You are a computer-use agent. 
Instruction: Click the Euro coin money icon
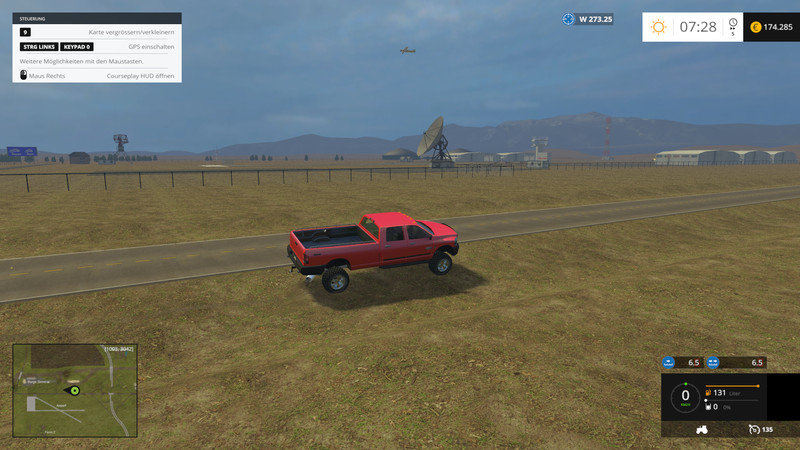point(755,27)
